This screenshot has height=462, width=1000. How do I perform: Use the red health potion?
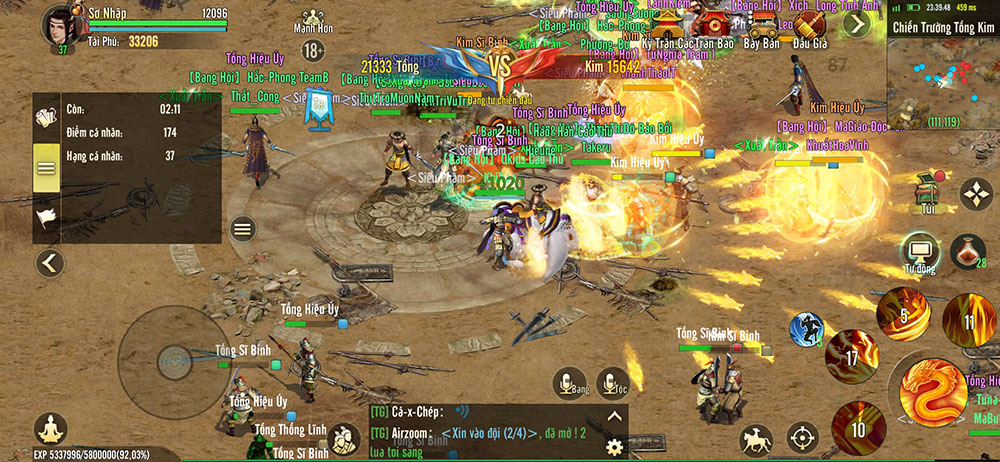(967, 250)
